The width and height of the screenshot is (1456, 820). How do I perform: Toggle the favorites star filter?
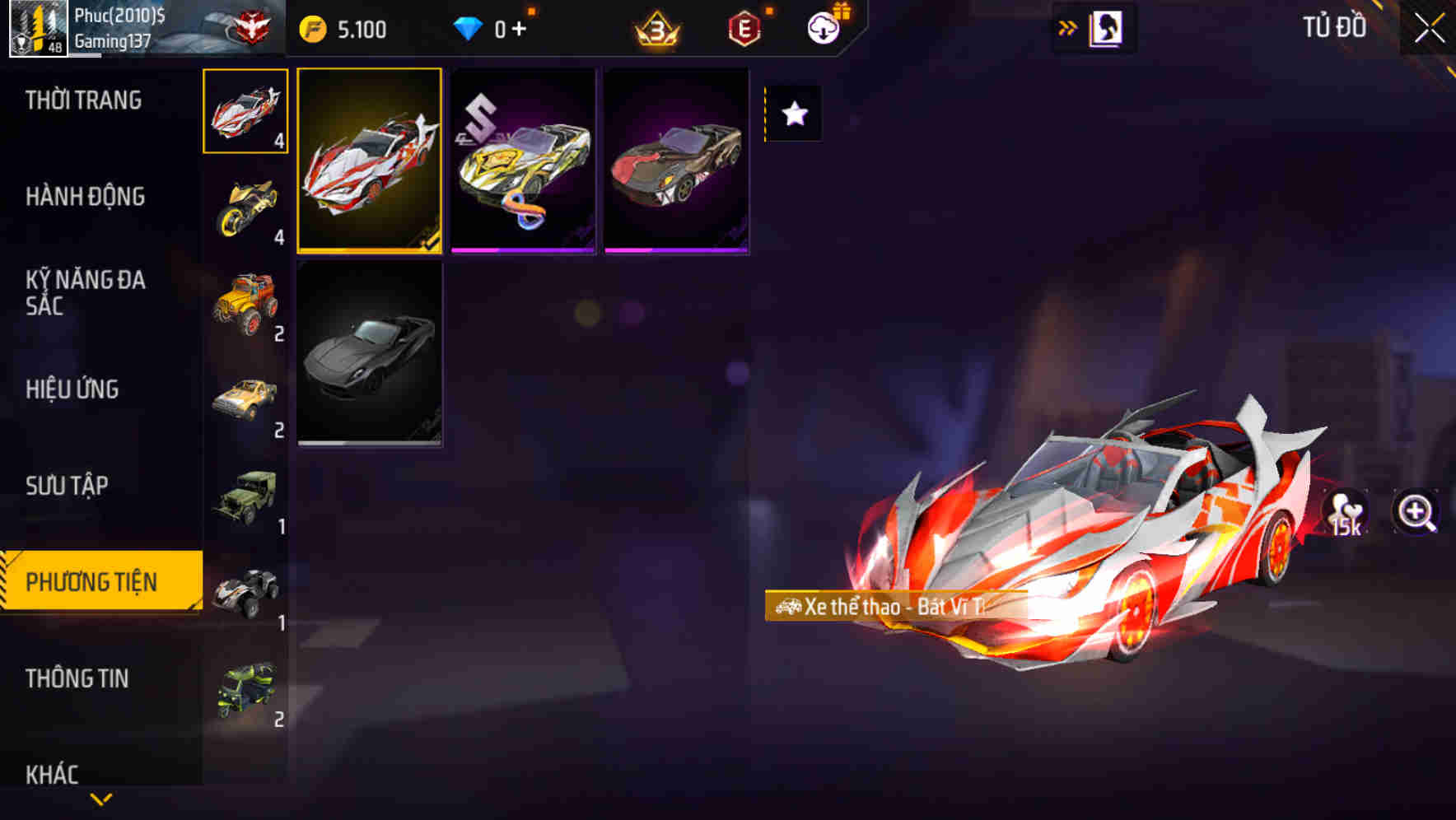(x=792, y=114)
